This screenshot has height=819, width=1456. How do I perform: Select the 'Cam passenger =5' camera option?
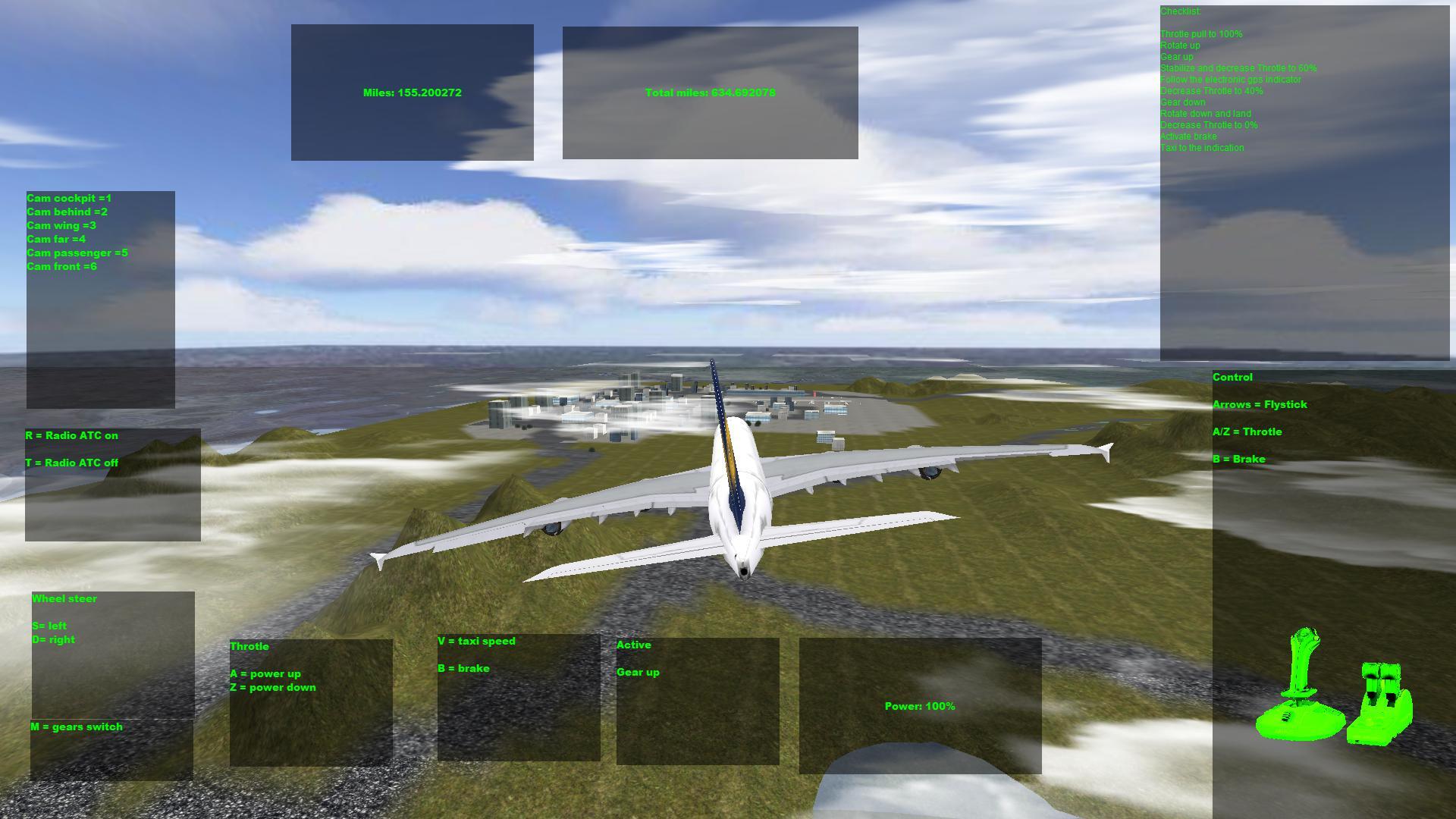pos(78,253)
